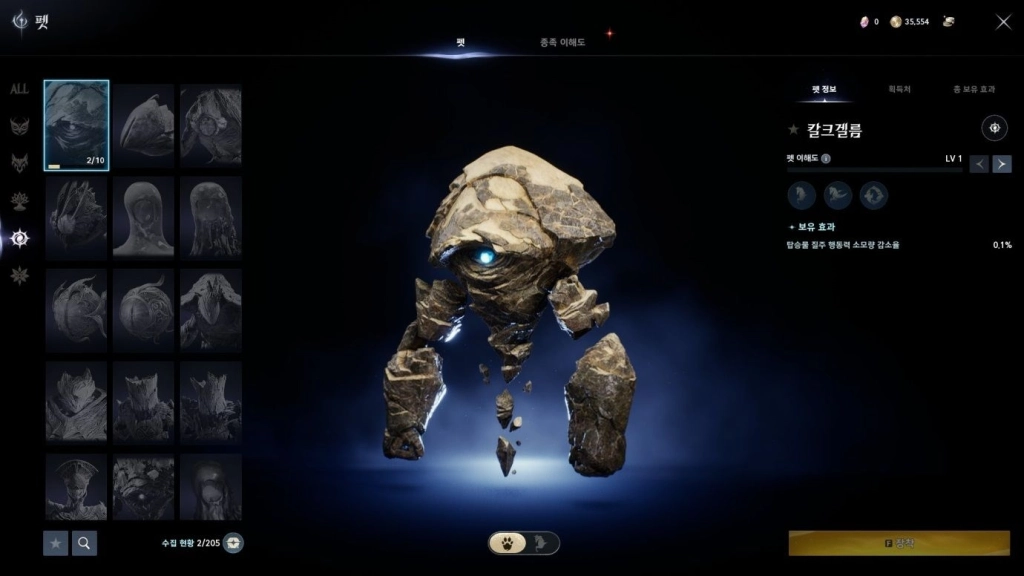Open the collection reward chest icon
1024x576 pixels.
pyautogui.click(x=233, y=543)
